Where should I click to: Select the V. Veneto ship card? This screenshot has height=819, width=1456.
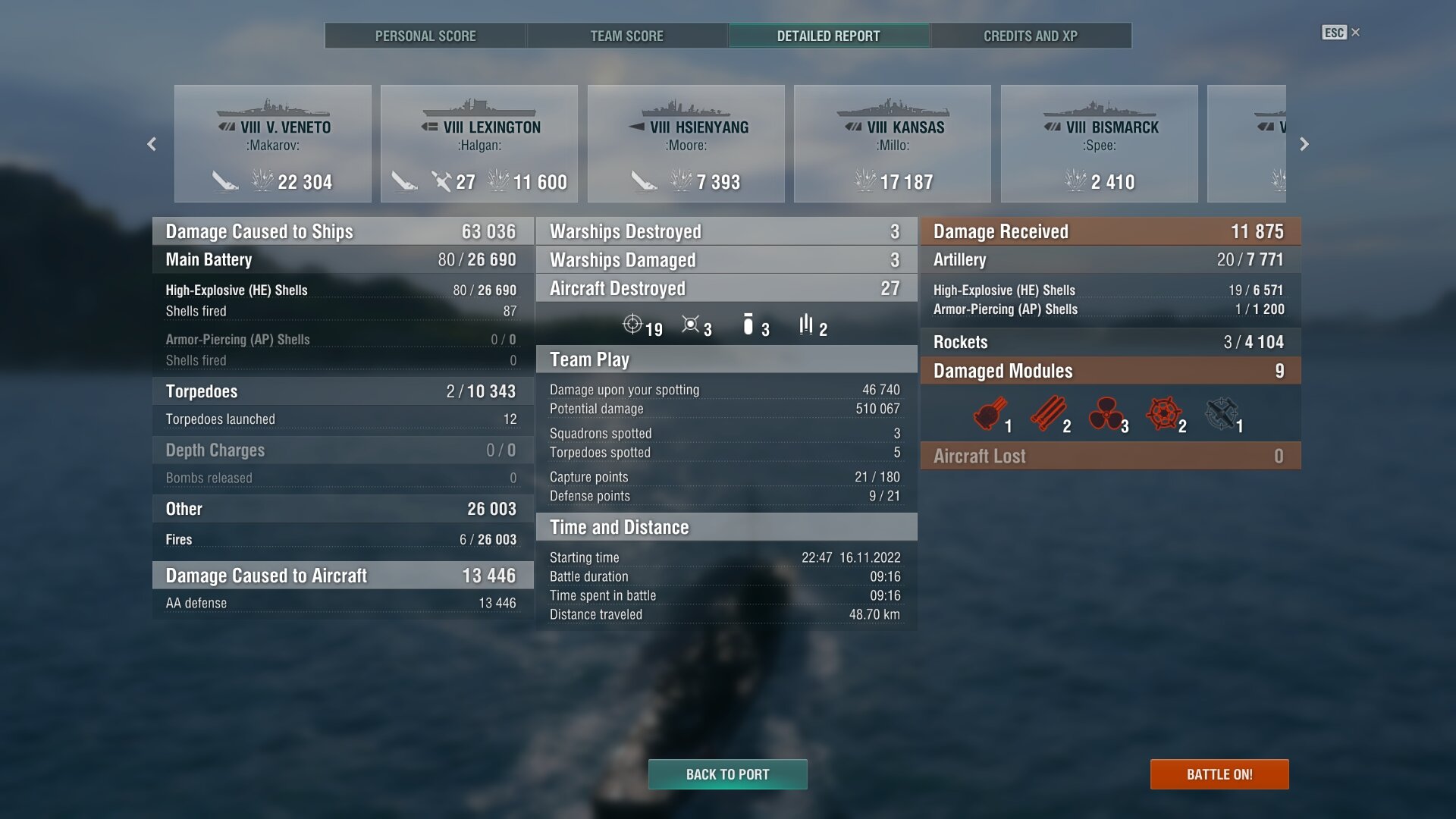(273, 144)
